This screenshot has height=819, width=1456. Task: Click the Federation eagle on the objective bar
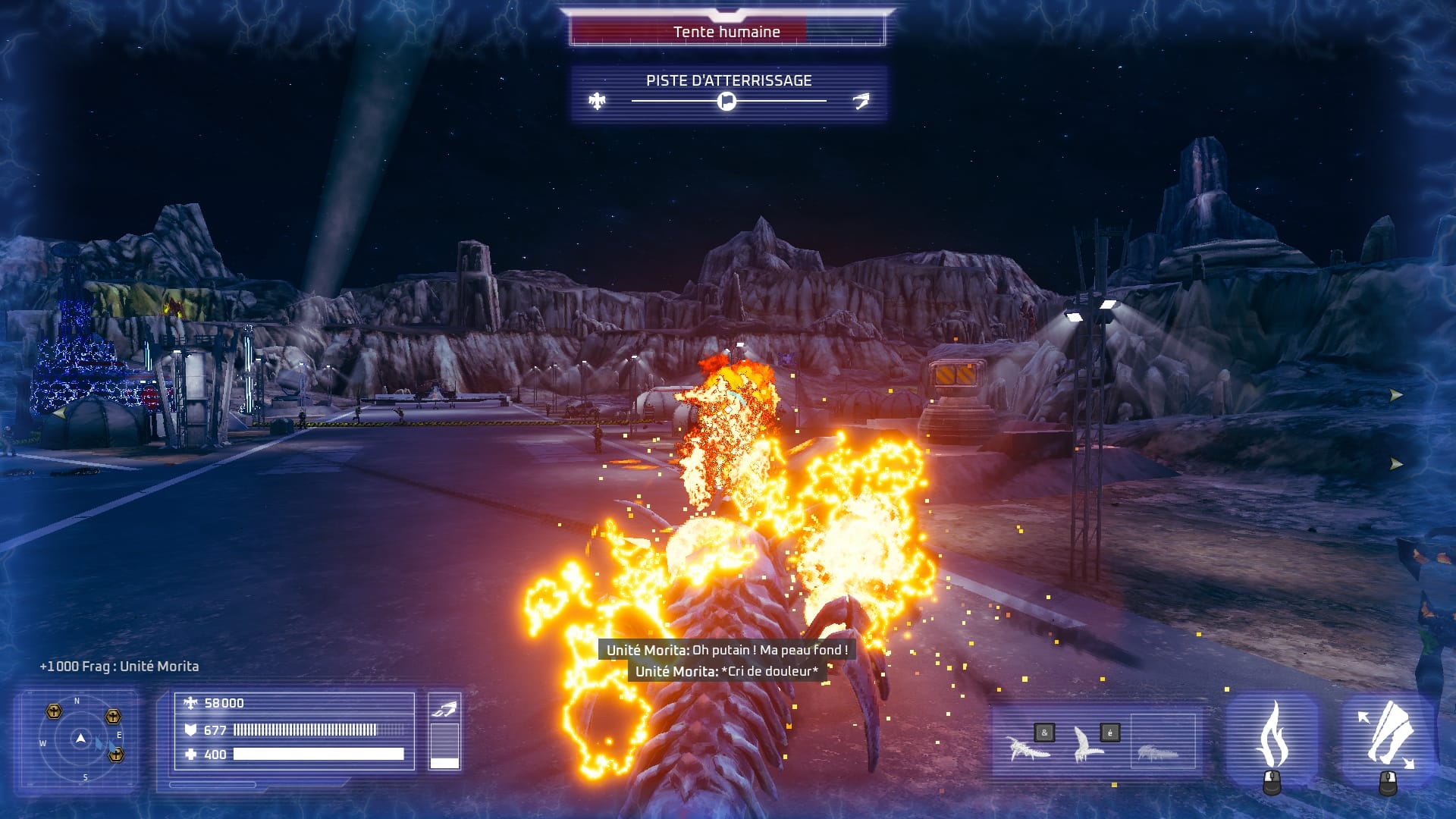tap(598, 99)
